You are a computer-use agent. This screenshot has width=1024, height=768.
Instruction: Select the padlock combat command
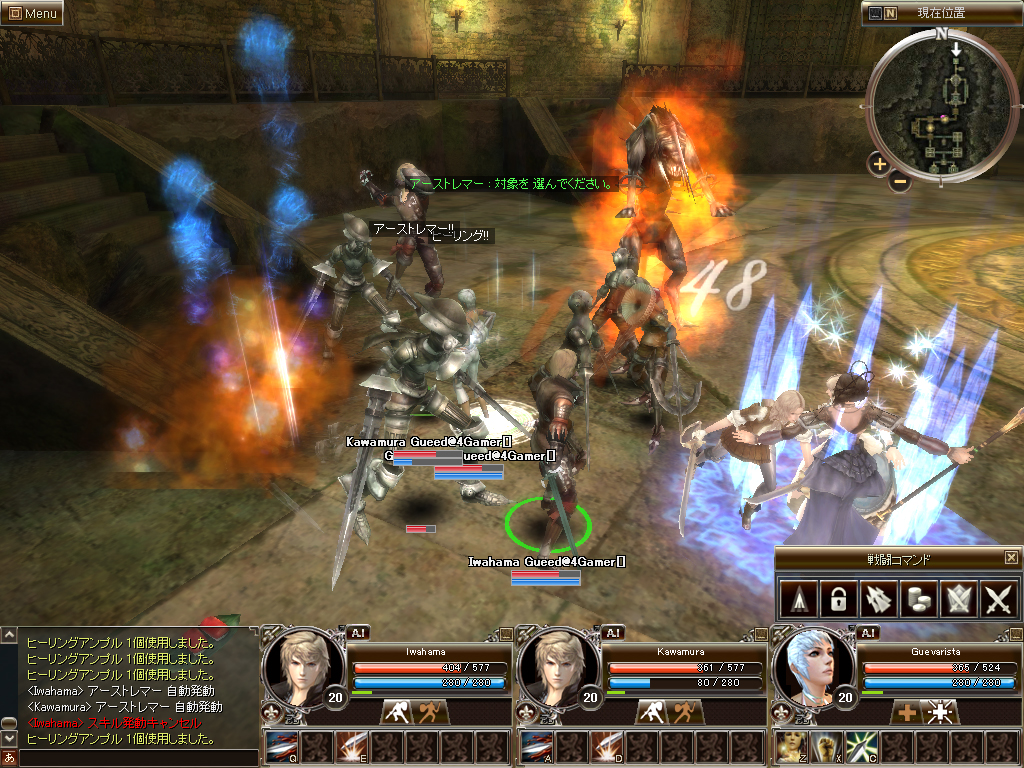pos(836,599)
